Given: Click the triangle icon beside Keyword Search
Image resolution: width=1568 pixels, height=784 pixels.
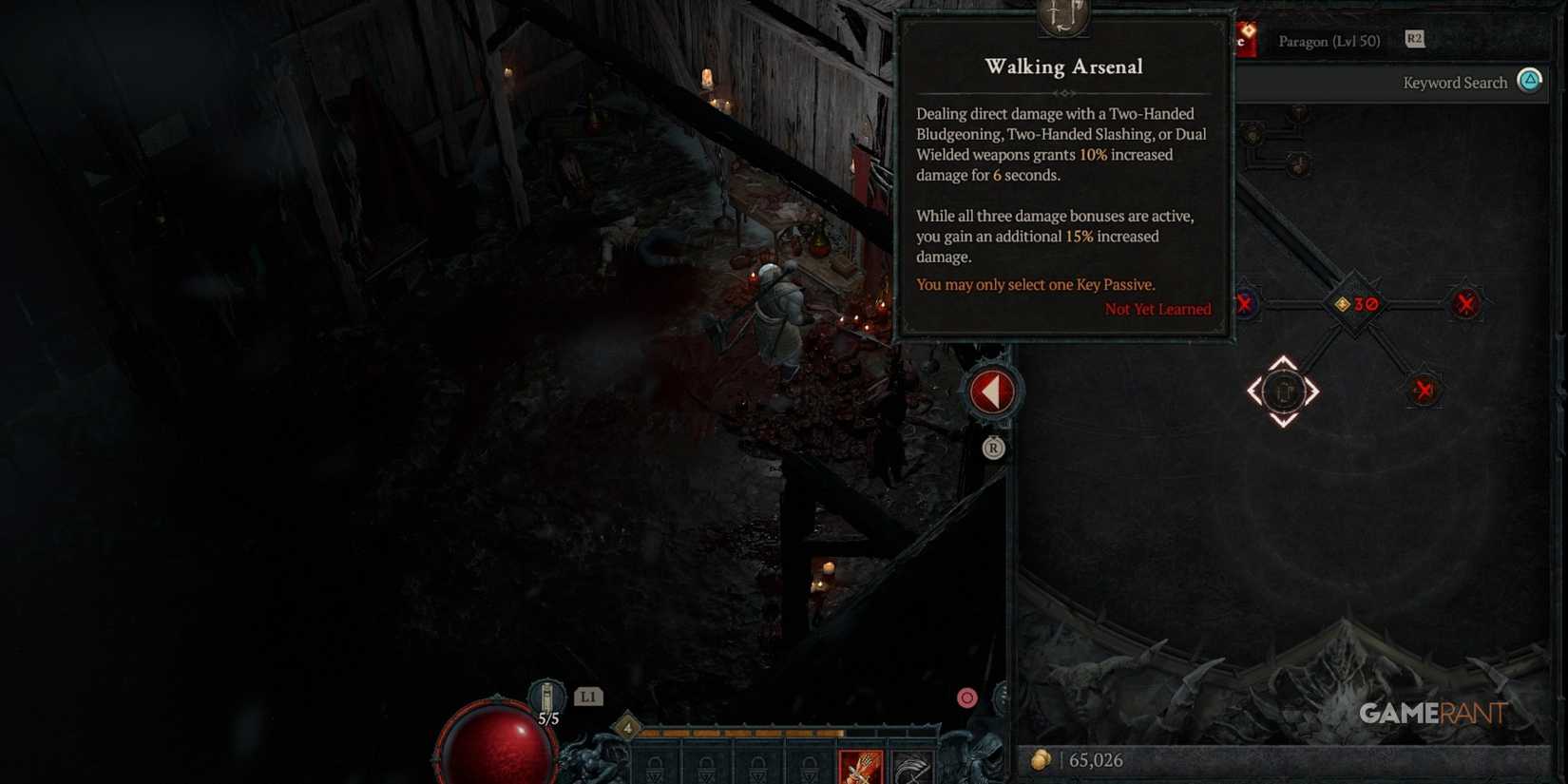Looking at the screenshot, I should click(x=1529, y=82).
